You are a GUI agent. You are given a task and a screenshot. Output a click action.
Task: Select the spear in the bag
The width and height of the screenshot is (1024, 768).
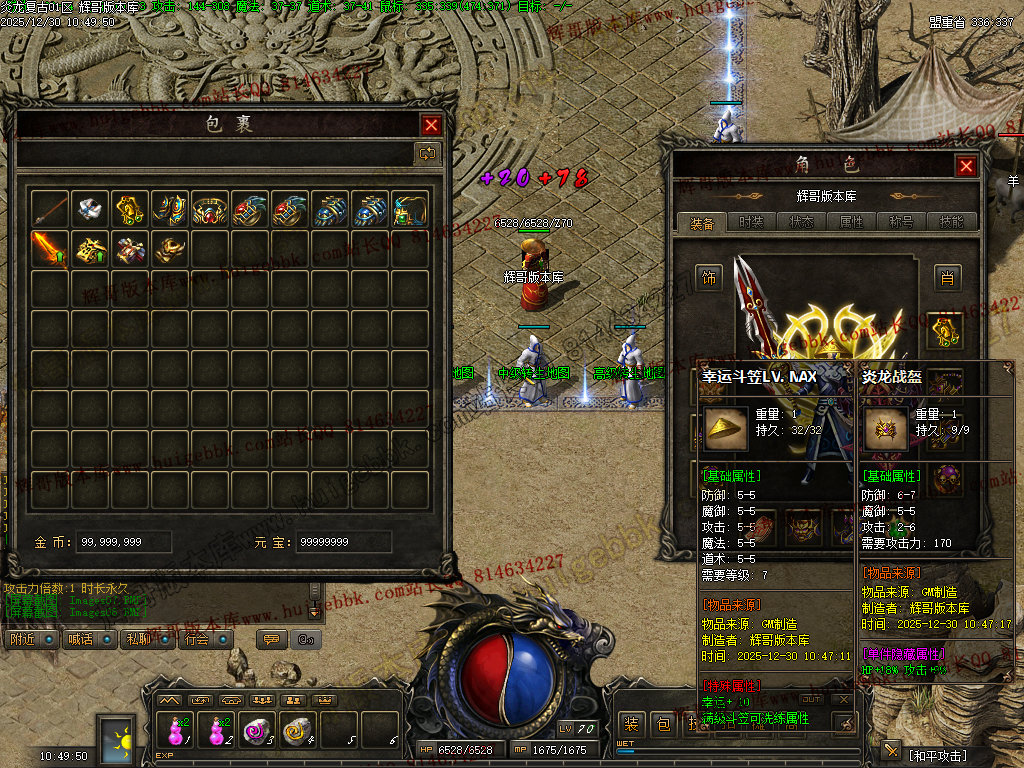pyautogui.click(x=50, y=209)
